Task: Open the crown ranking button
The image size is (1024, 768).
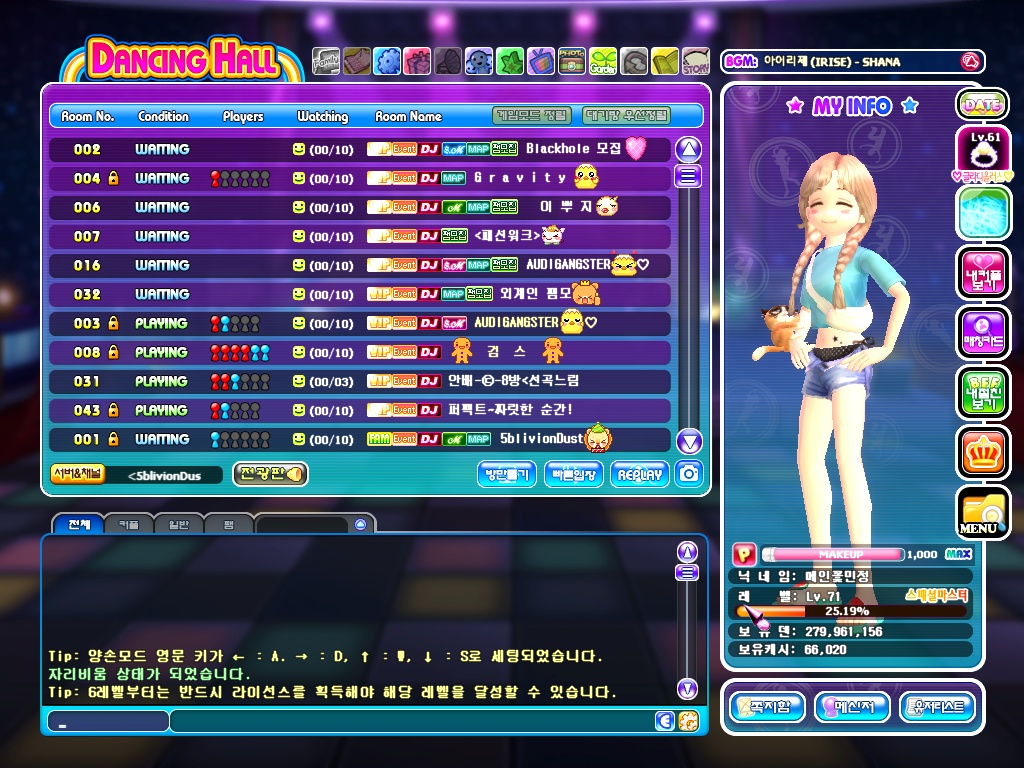Action: coord(981,452)
